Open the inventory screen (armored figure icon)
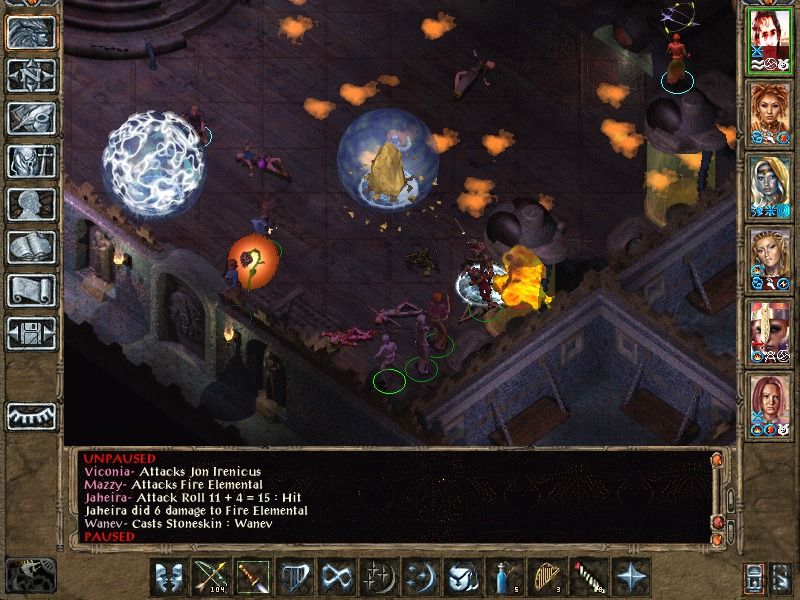This screenshot has width=800, height=600. point(31,160)
